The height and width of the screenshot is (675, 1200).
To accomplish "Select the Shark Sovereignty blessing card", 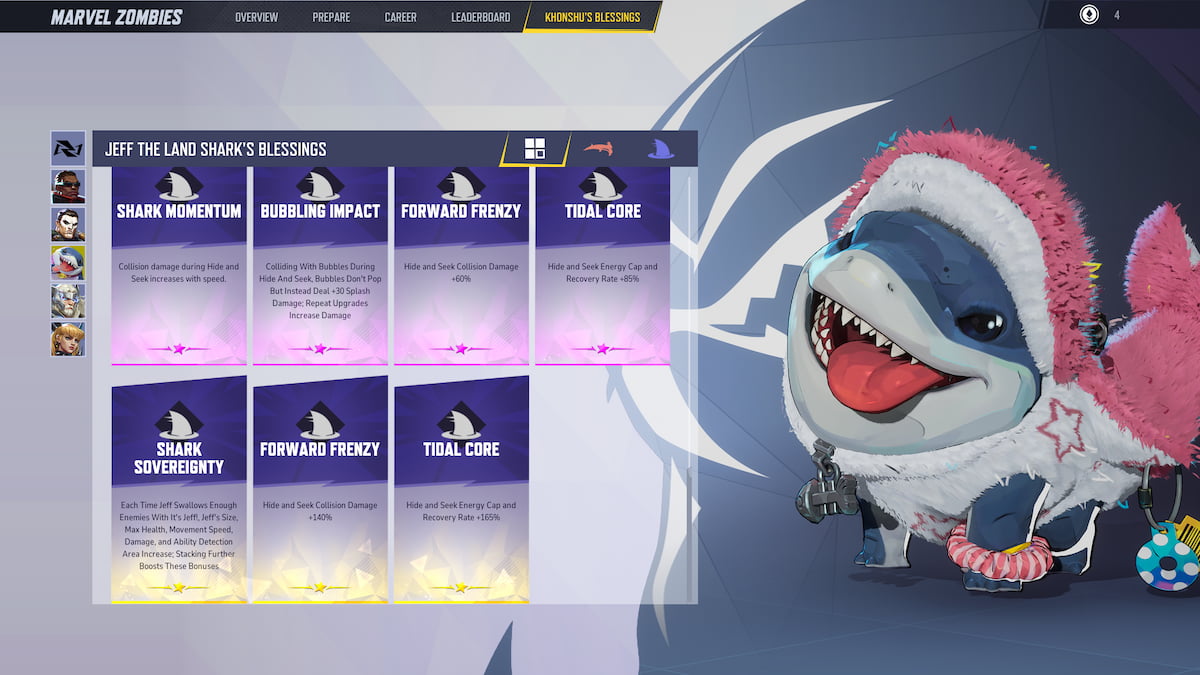I will click(x=179, y=490).
